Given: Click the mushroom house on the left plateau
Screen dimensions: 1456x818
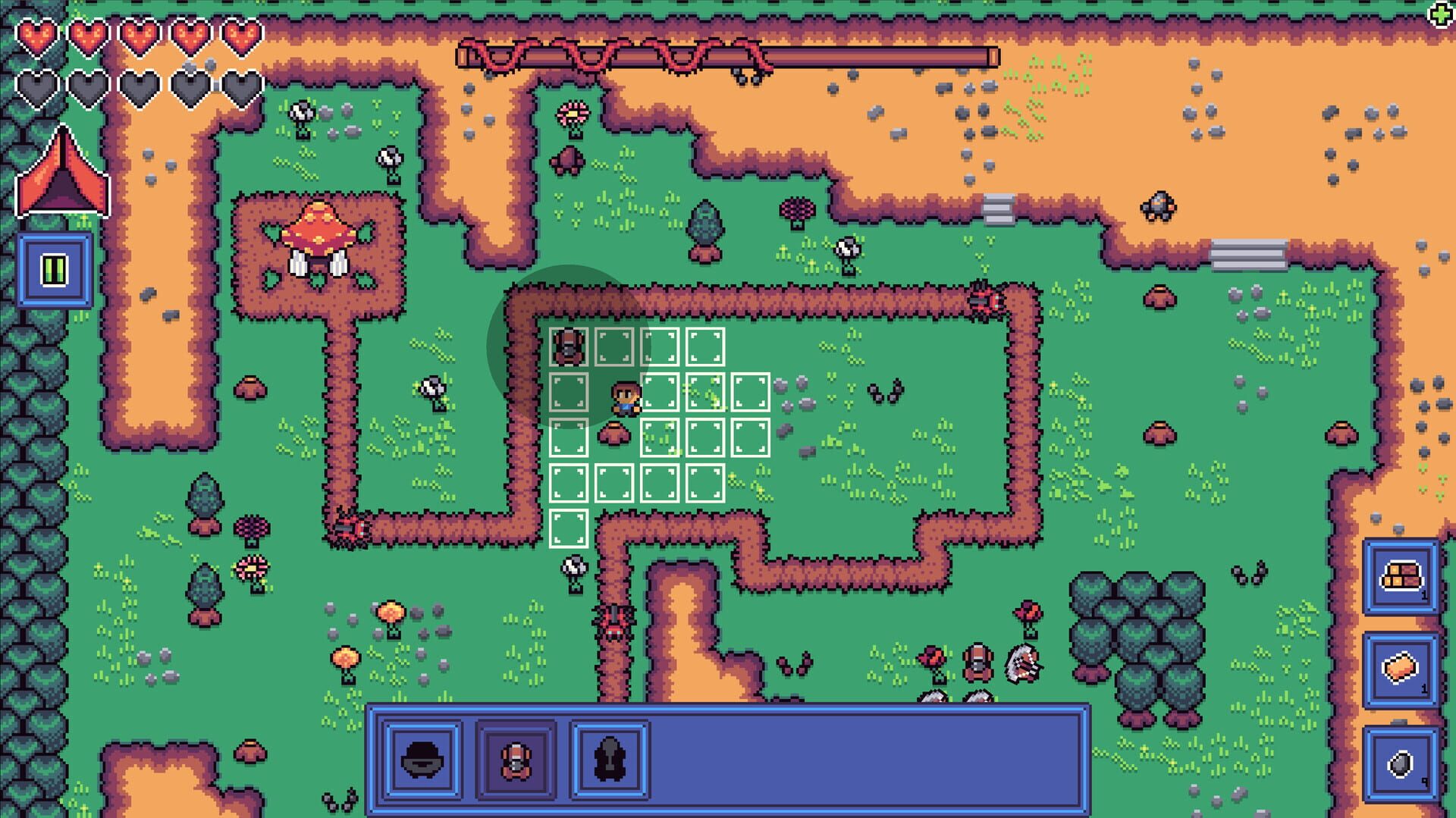Looking at the screenshot, I should (x=318, y=231).
